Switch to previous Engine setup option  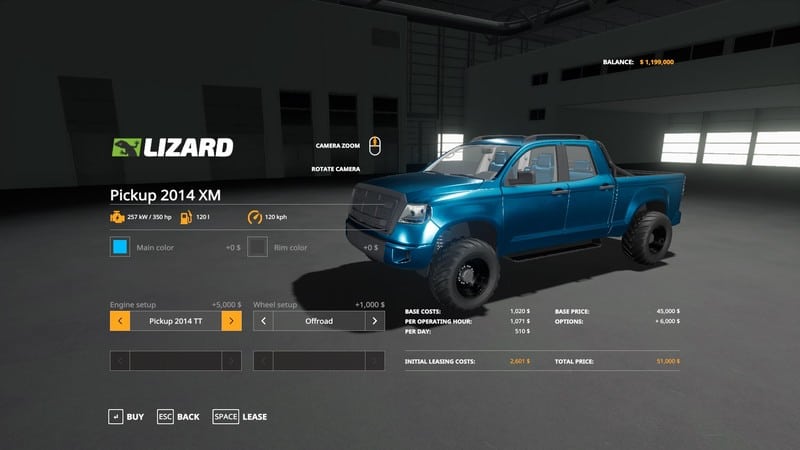click(x=119, y=321)
